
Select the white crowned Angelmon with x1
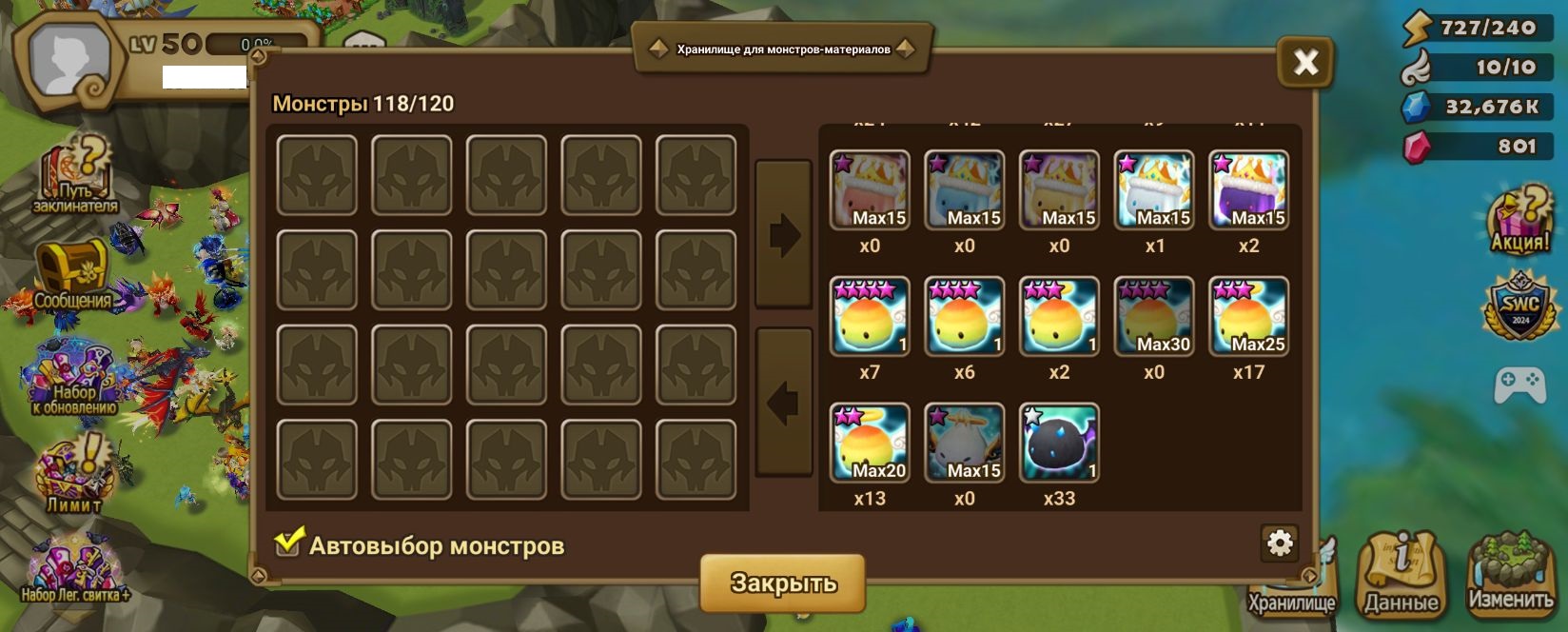(1154, 190)
